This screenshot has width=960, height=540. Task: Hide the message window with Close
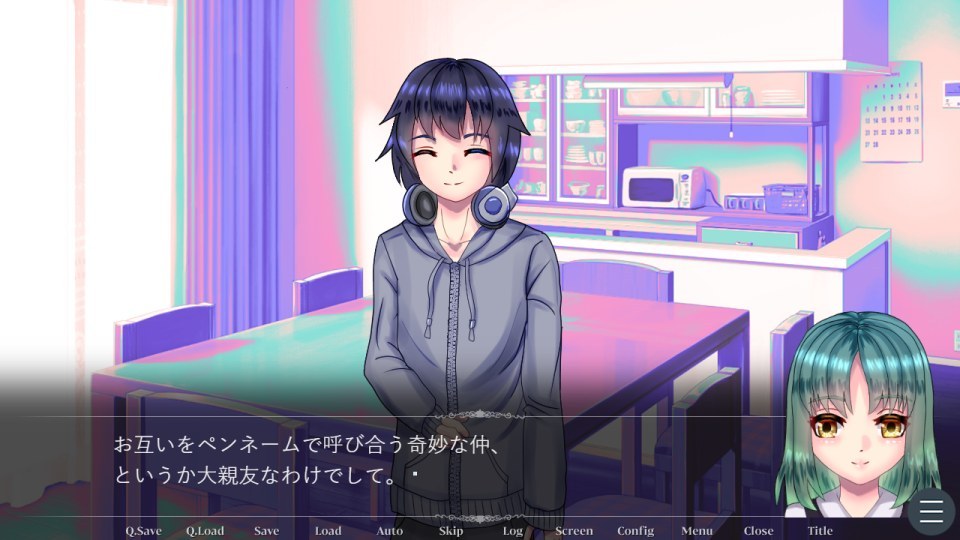pos(758,531)
